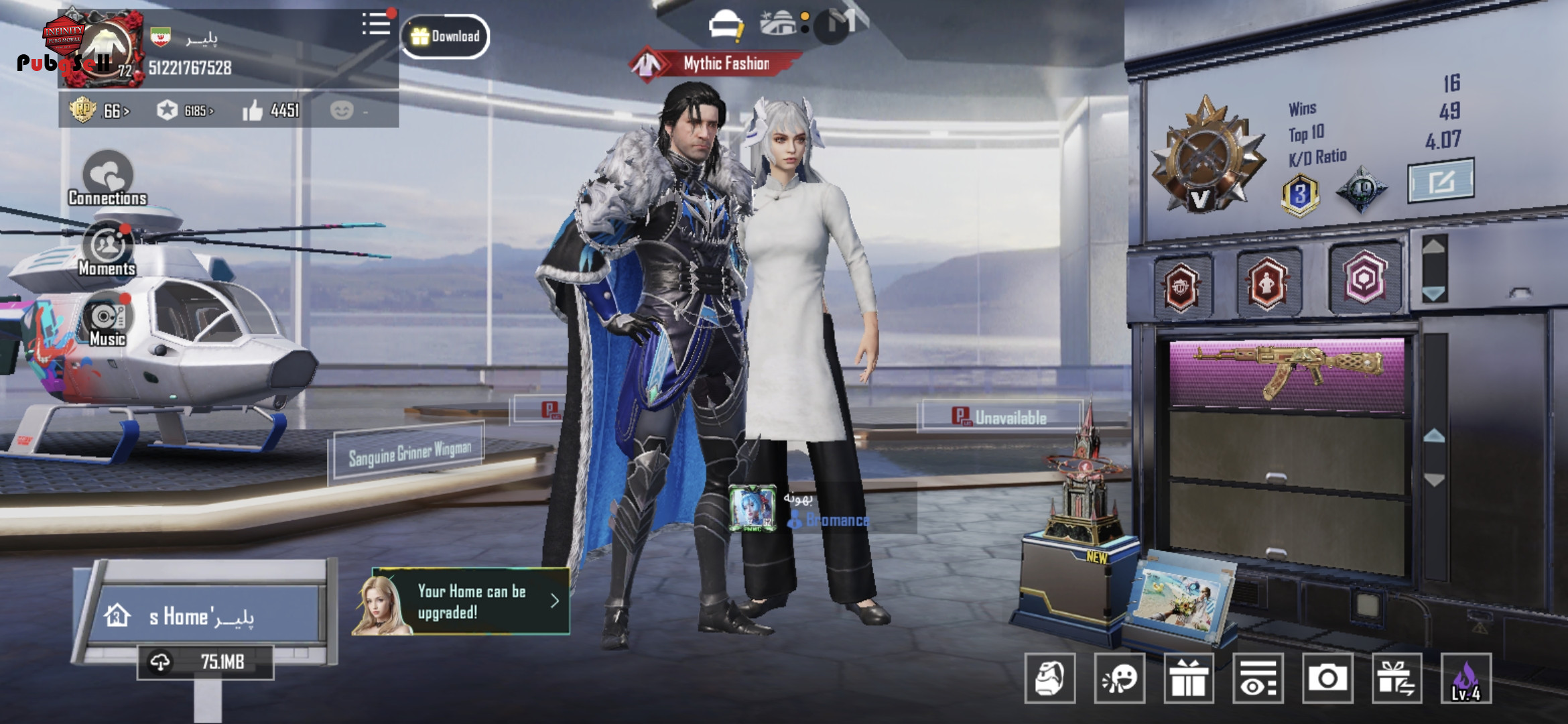Open the hamburger list menu
The width and height of the screenshot is (1568, 724).
pyautogui.click(x=376, y=24)
